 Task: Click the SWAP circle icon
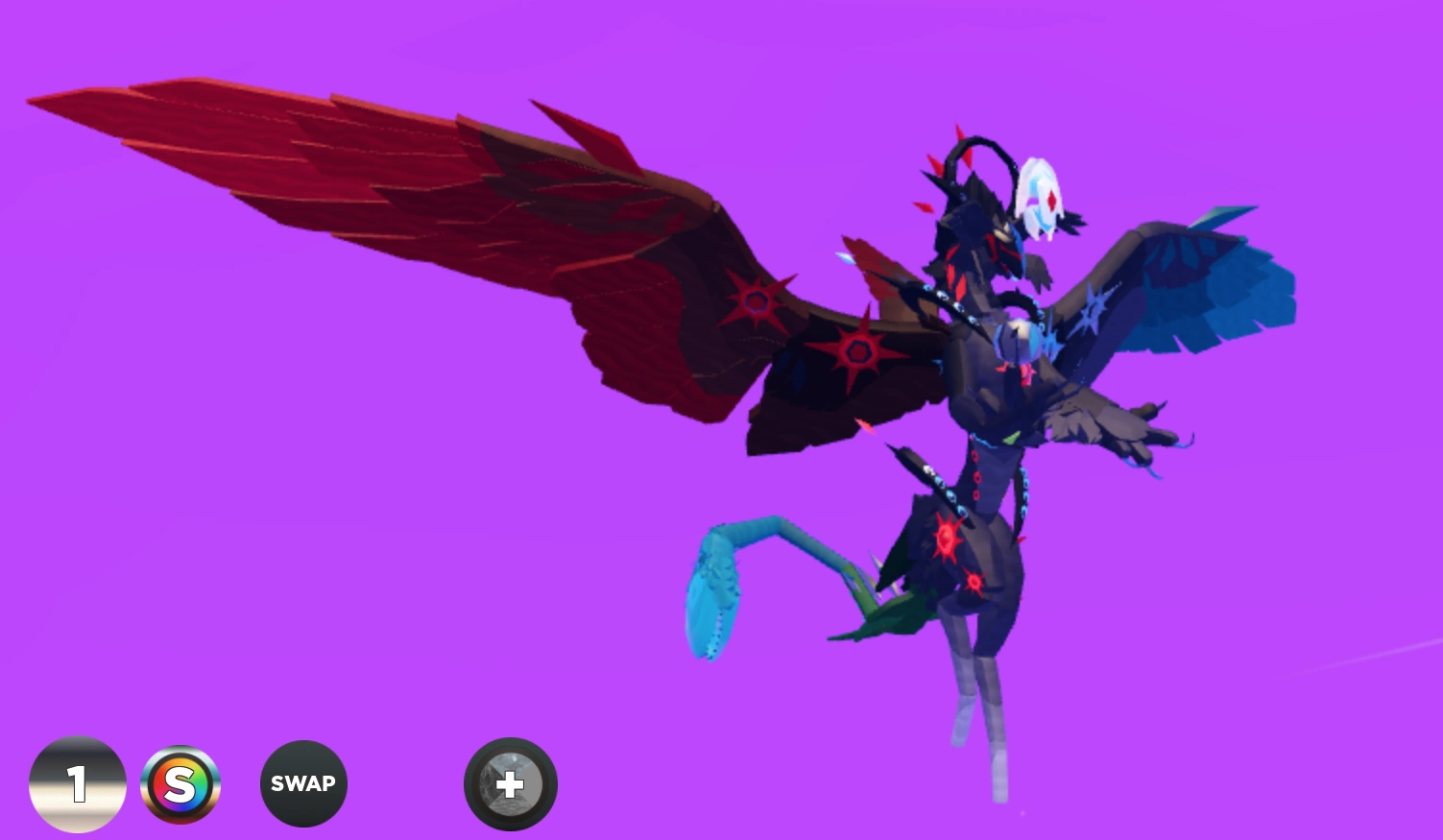303,783
